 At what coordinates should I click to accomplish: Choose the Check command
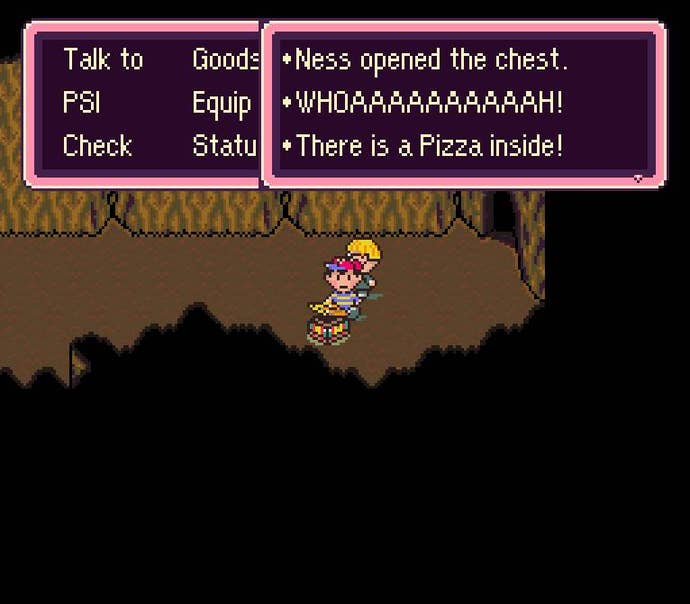(x=97, y=146)
